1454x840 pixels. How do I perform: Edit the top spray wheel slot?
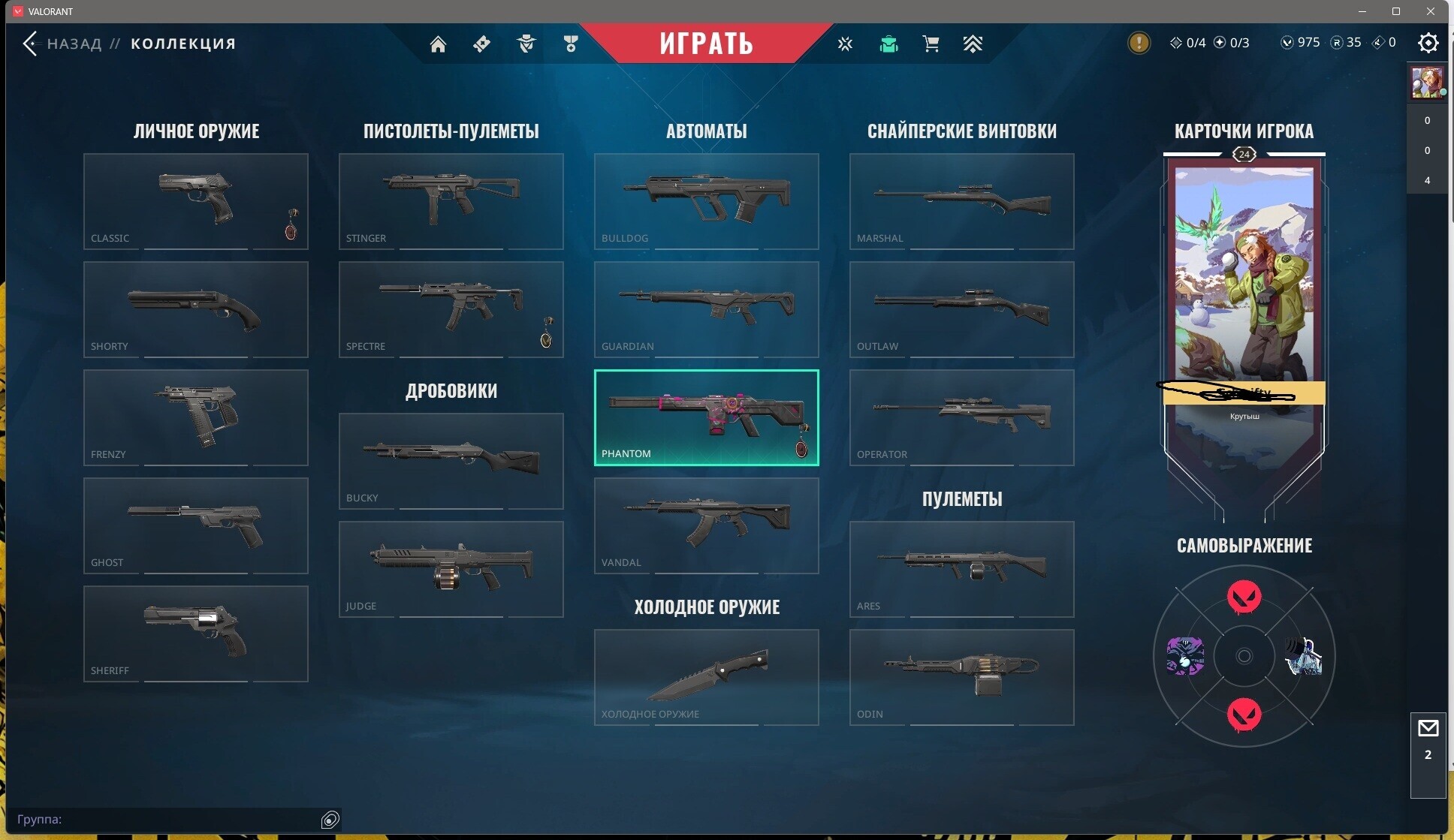[1244, 598]
